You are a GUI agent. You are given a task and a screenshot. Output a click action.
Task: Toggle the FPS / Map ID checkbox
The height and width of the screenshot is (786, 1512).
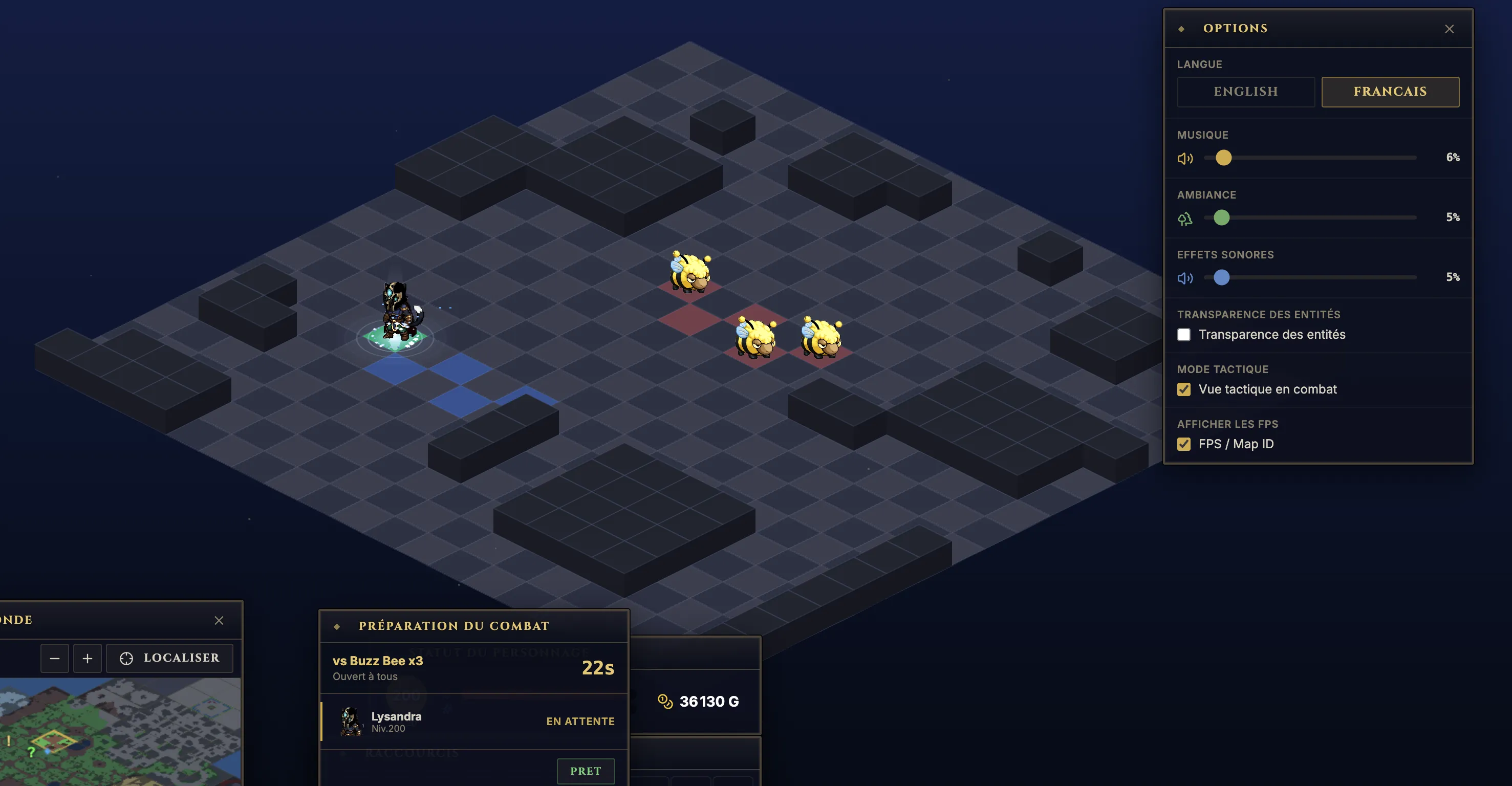[x=1183, y=444]
